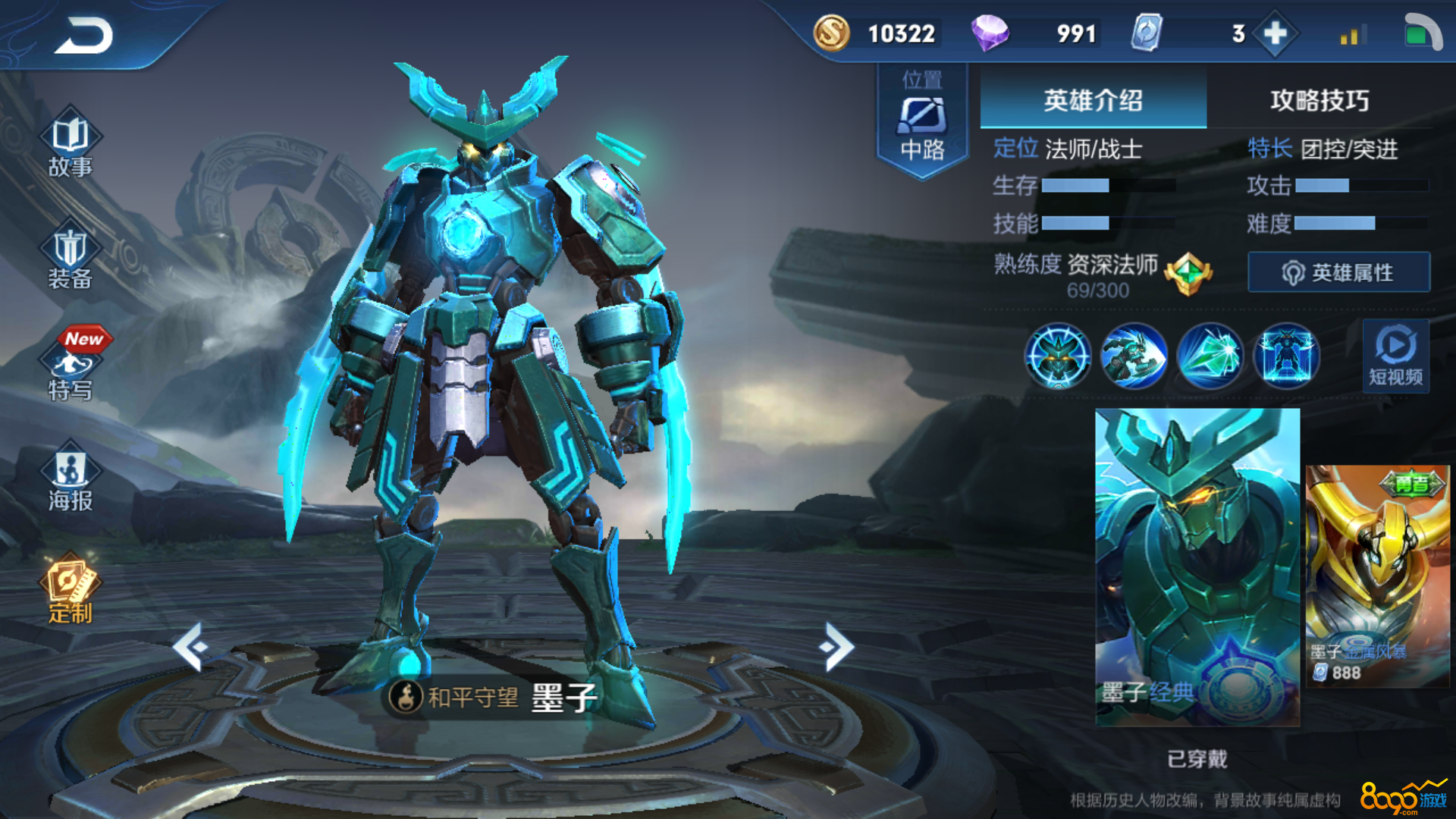View the passive skill robot head icon

(1057, 356)
